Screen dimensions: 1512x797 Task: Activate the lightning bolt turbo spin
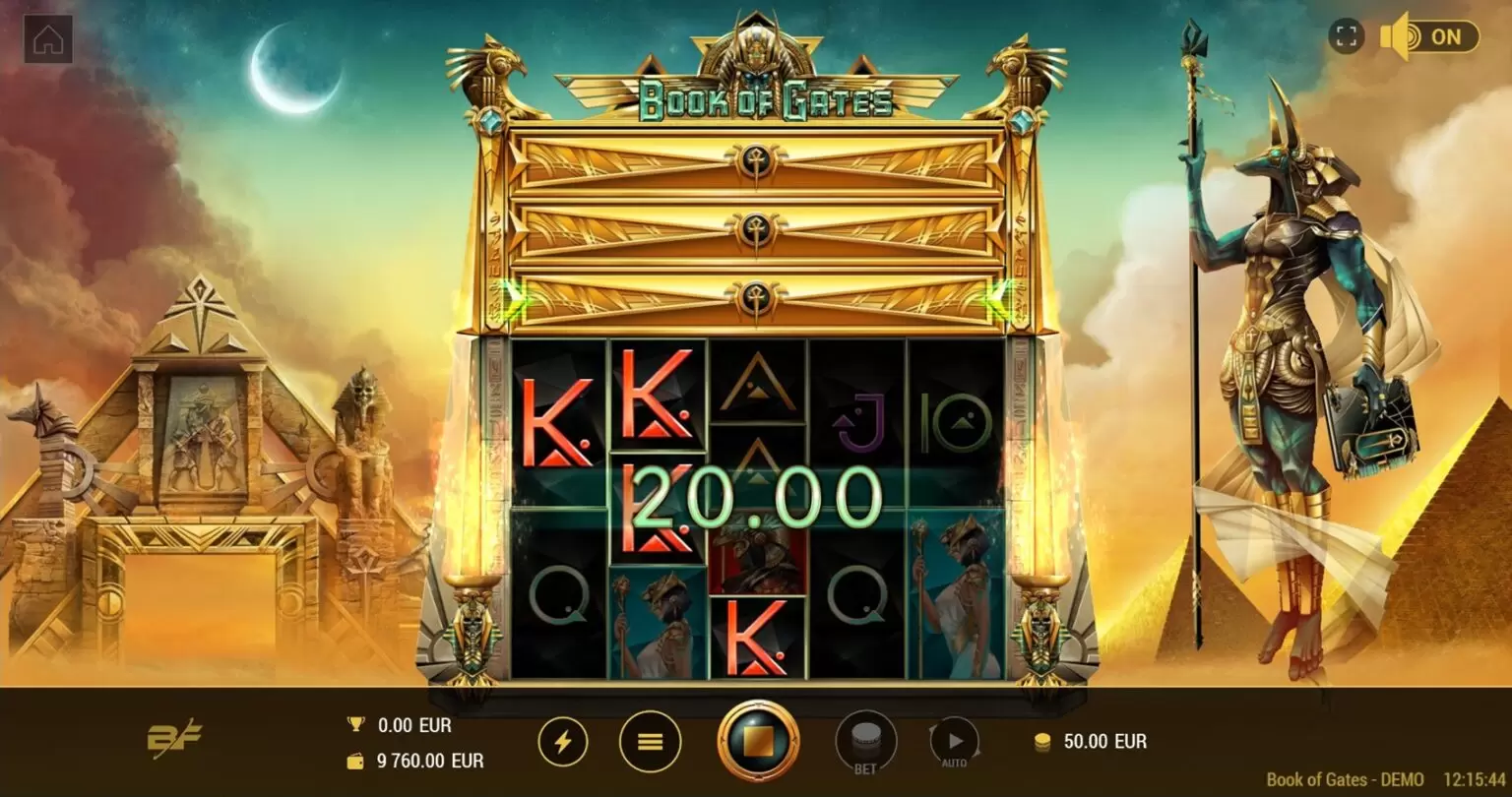[562, 741]
